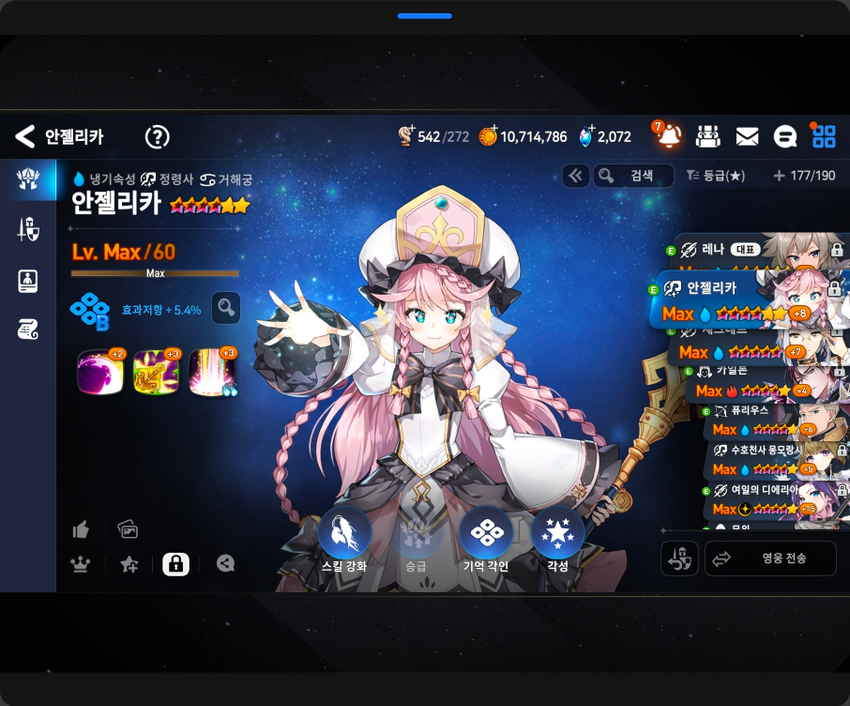
Task: Click the 영웅 전송 hero transfer button
Action: click(x=770, y=558)
